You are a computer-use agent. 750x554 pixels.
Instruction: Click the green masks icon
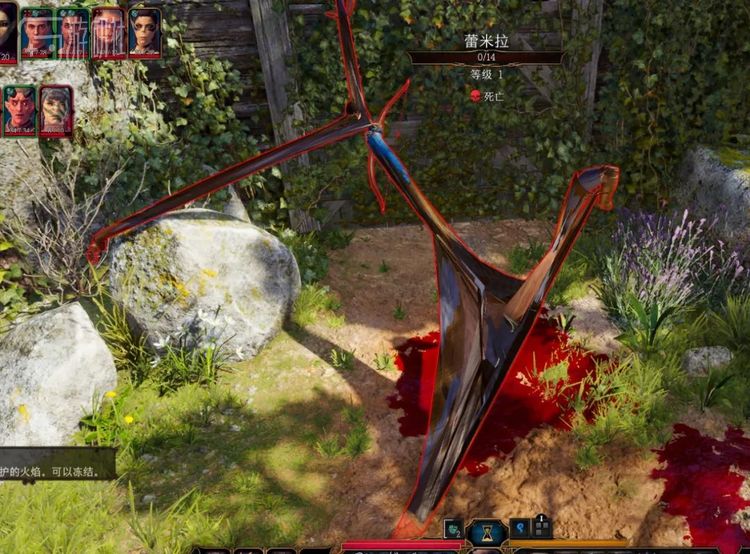[x=454, y=529]
